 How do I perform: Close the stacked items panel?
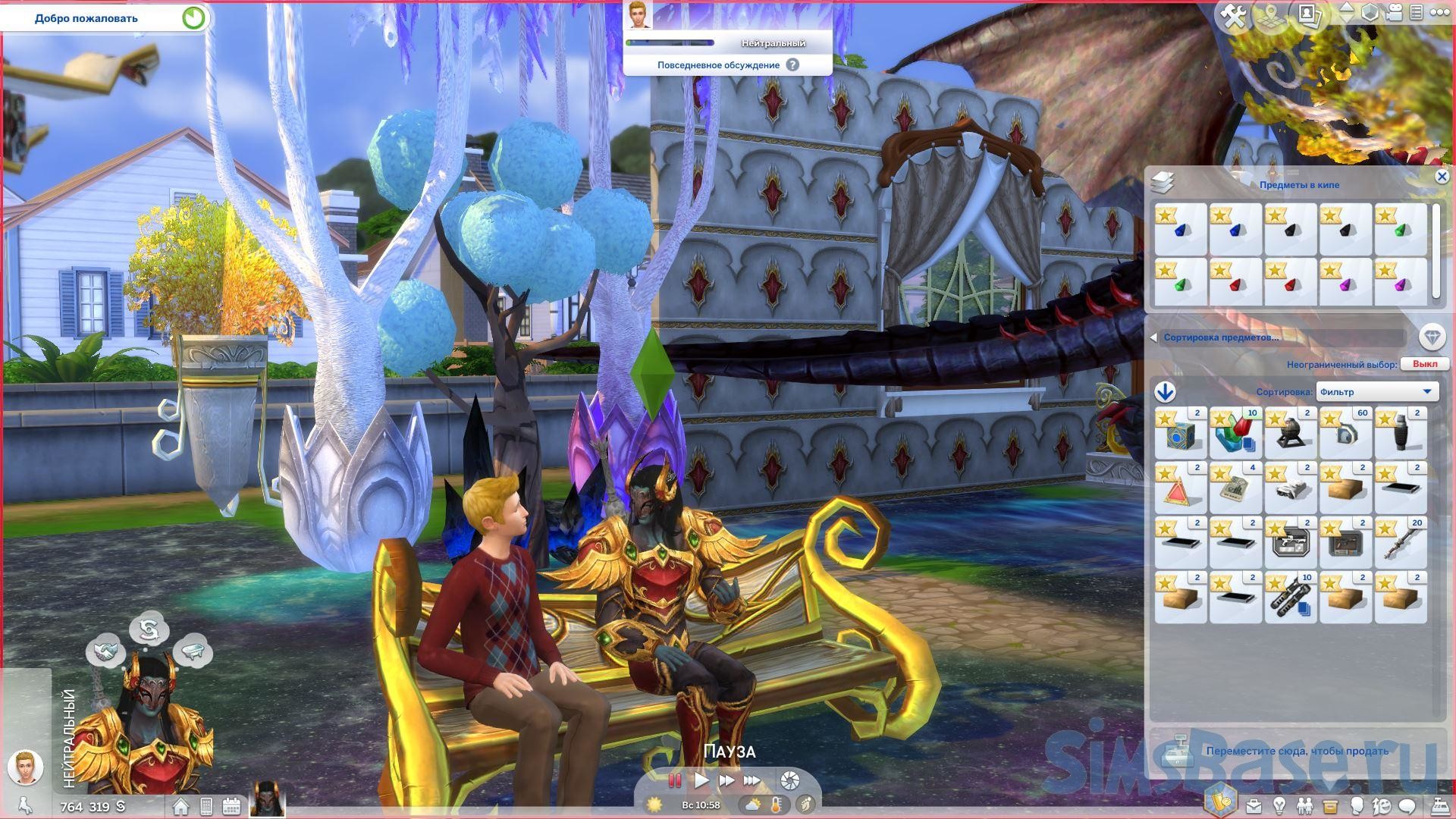(x=1442, y=177)
